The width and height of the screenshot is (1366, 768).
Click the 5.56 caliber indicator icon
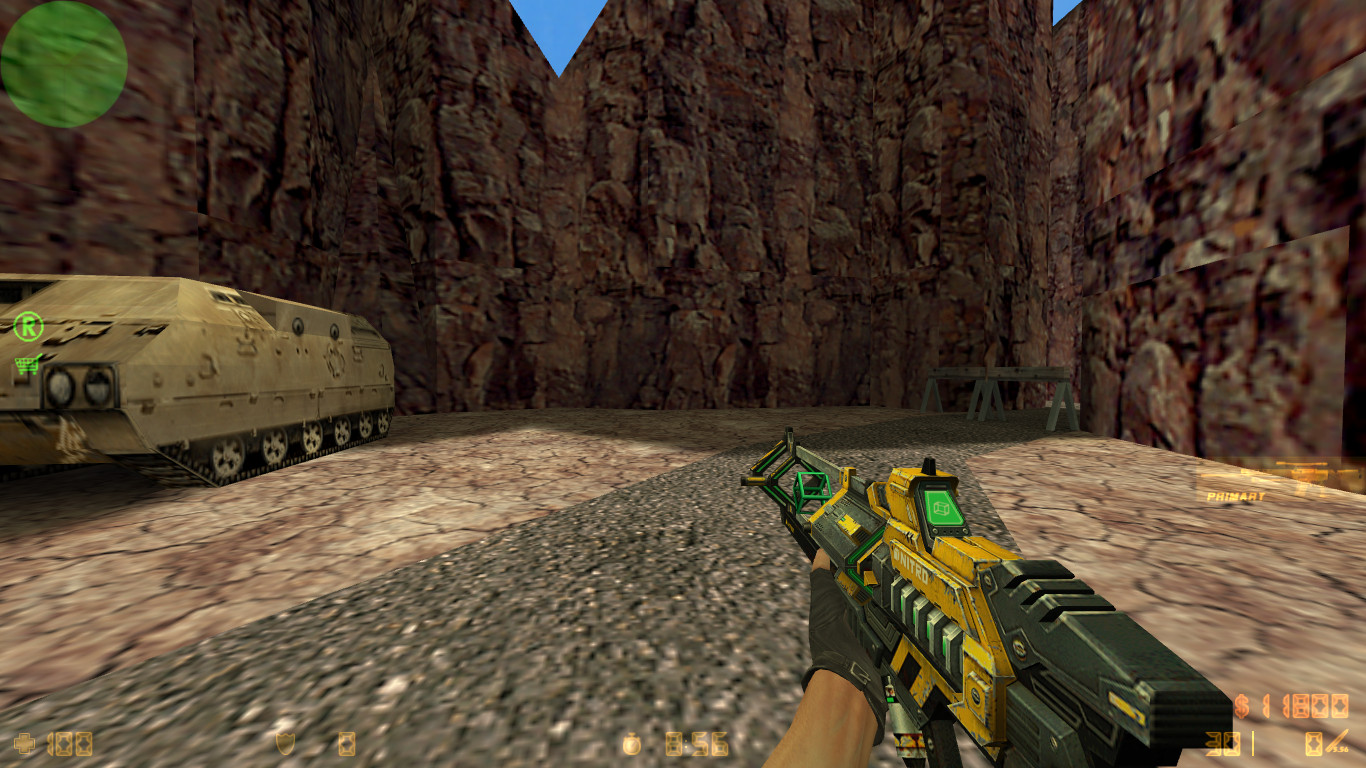pyautogui.click(x=1341, y=747)
